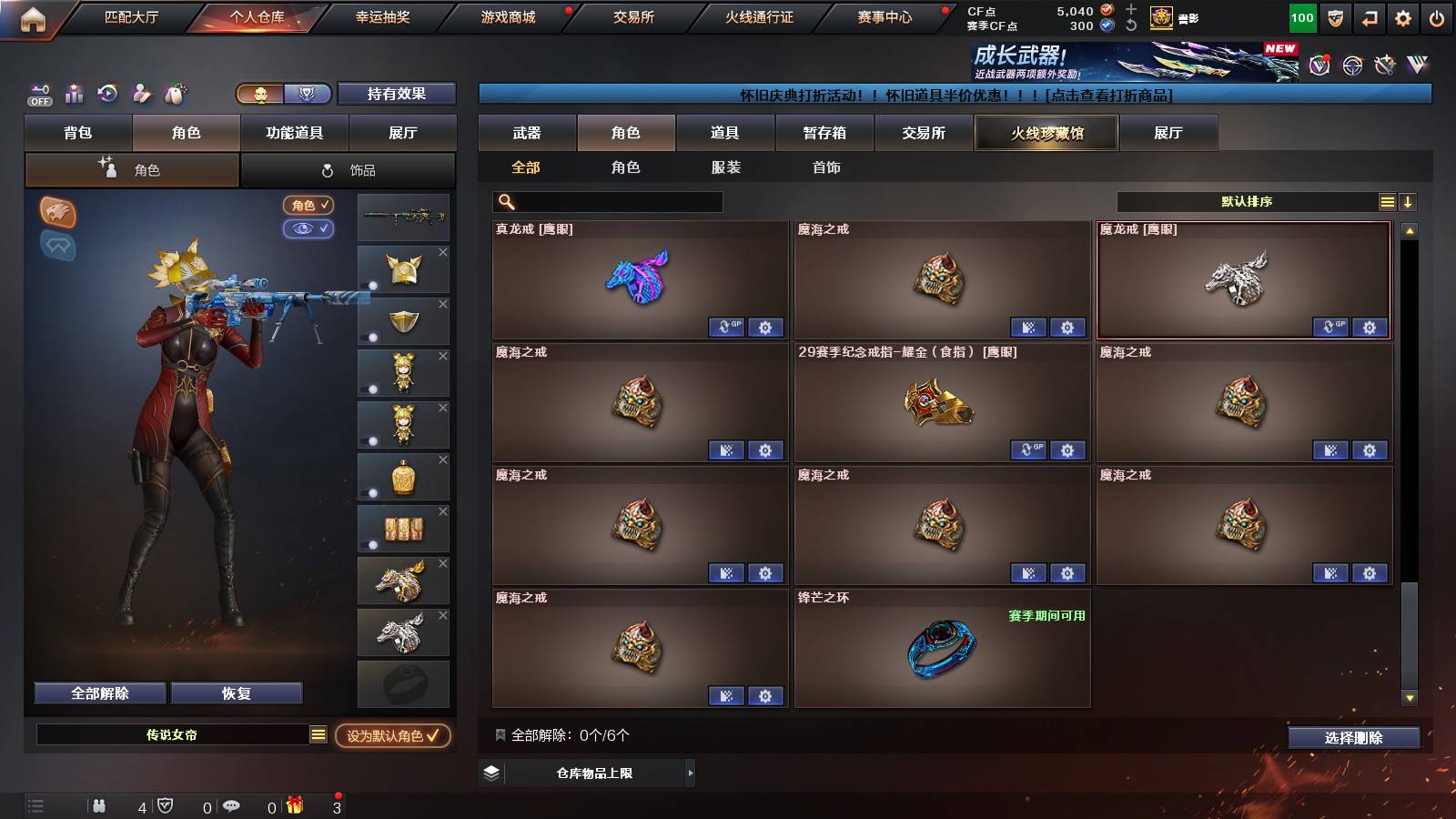
Task: Click the replay restore icon in the top-left toolbar
Action: 107,93
